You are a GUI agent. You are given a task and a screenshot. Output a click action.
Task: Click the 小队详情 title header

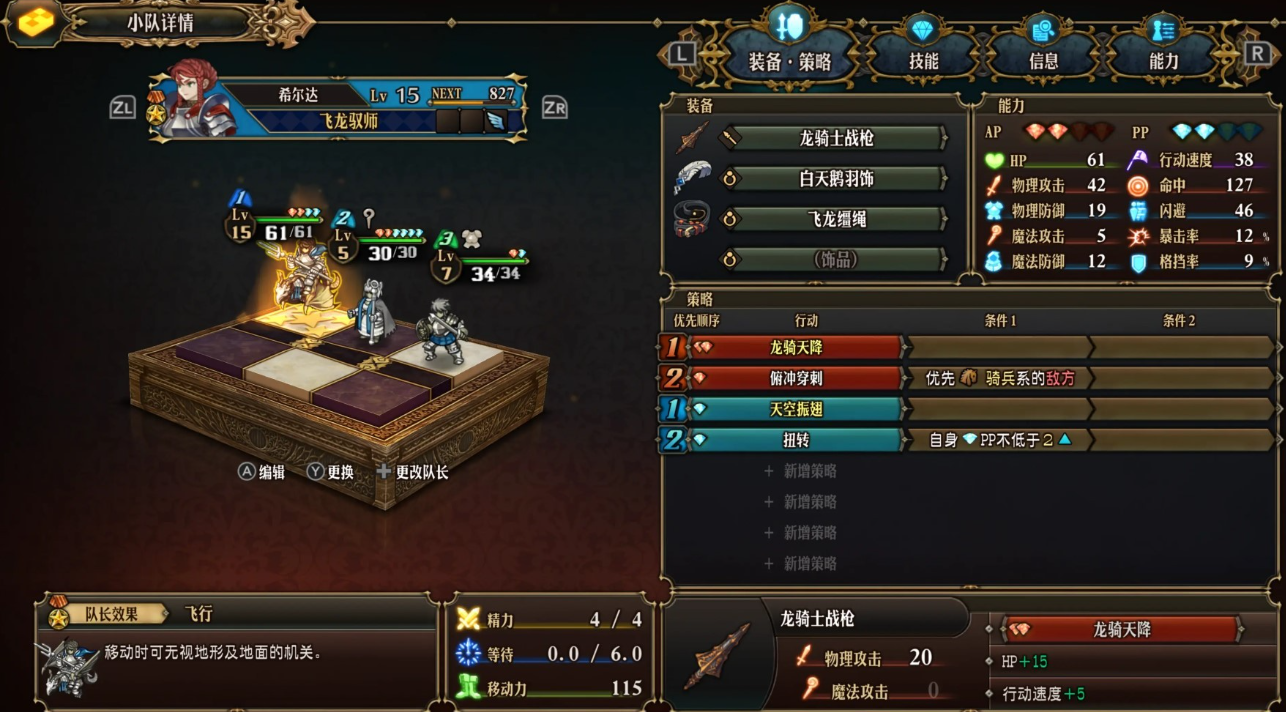(160, 23)
